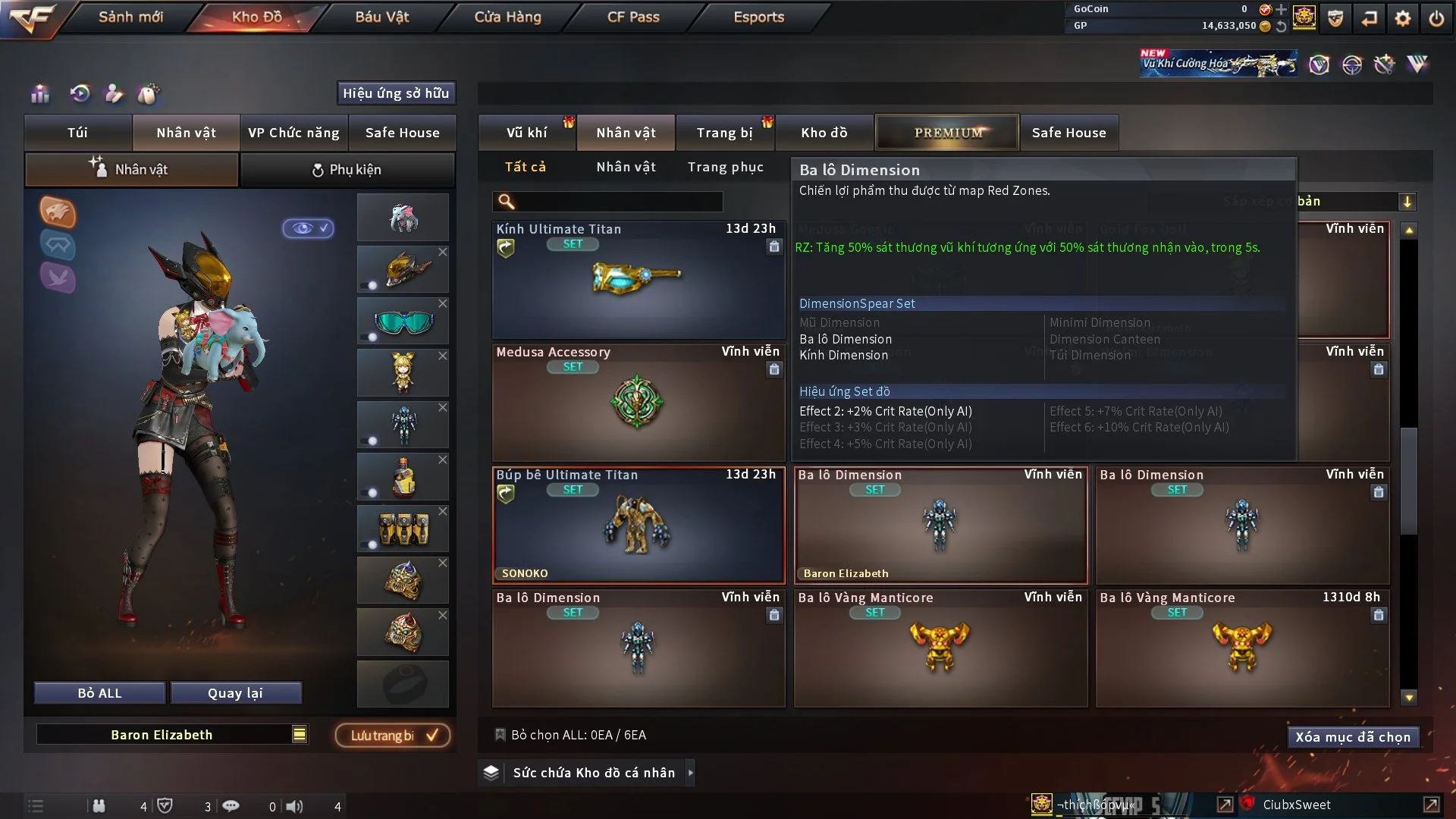Image resolution: width=1456 pixels, height=819 pixels.
Task: Open the Trang bị tab
Action: [724, 133]
